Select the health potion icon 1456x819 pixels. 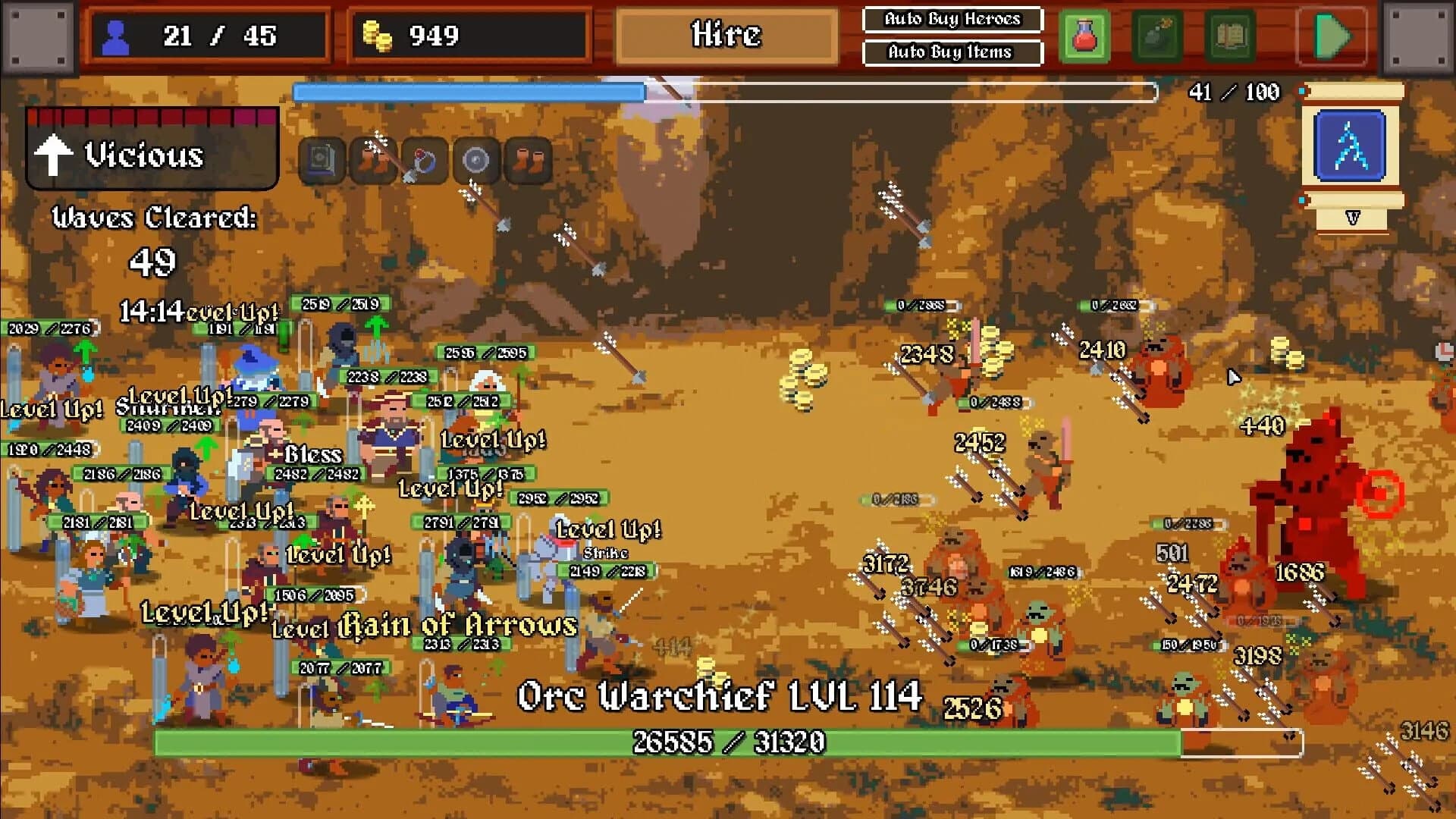(1086, 34)
